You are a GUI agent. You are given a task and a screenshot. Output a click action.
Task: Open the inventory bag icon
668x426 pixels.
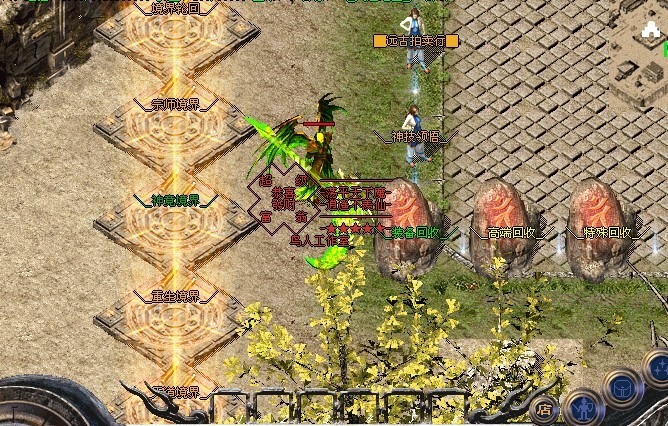[624, 388]
